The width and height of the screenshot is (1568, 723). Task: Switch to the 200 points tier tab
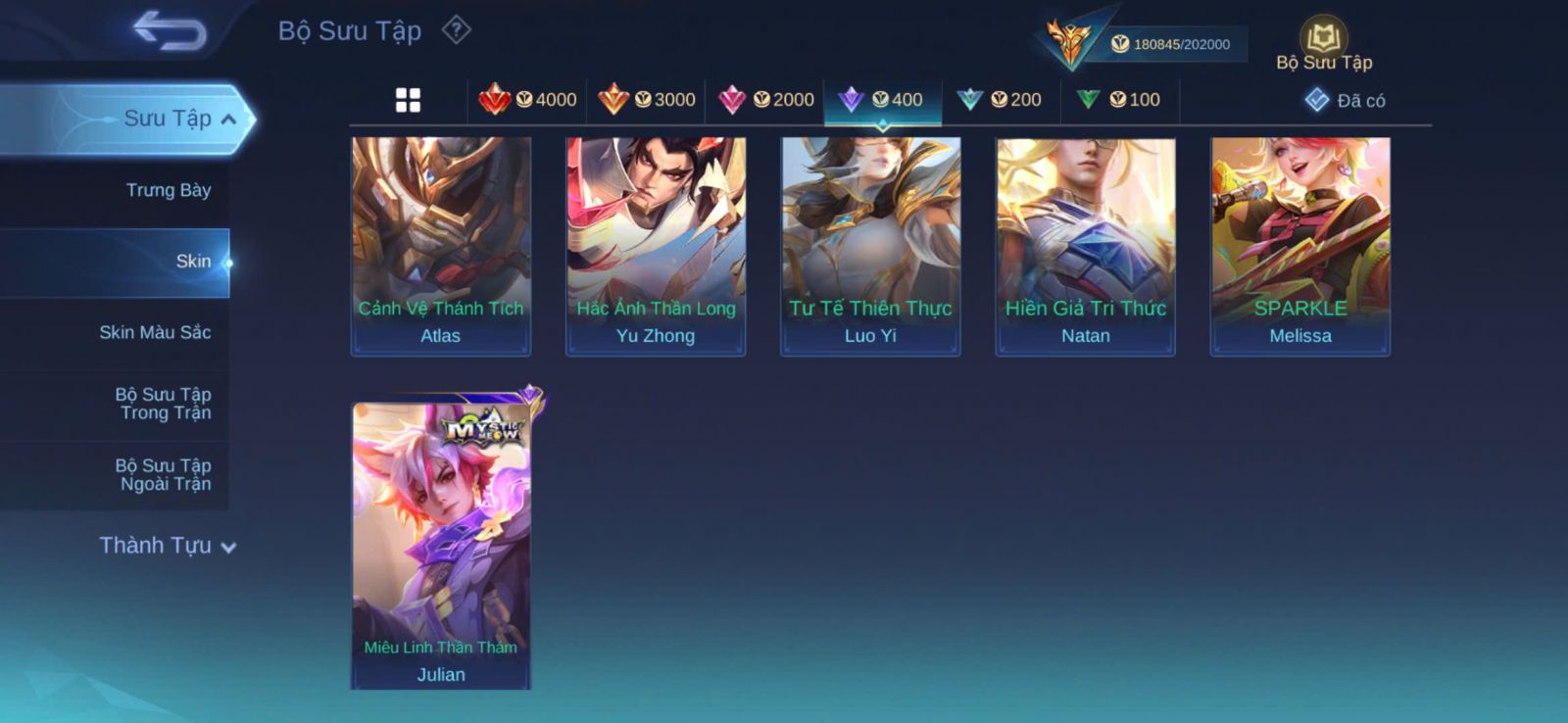(x=1000, y=100)
